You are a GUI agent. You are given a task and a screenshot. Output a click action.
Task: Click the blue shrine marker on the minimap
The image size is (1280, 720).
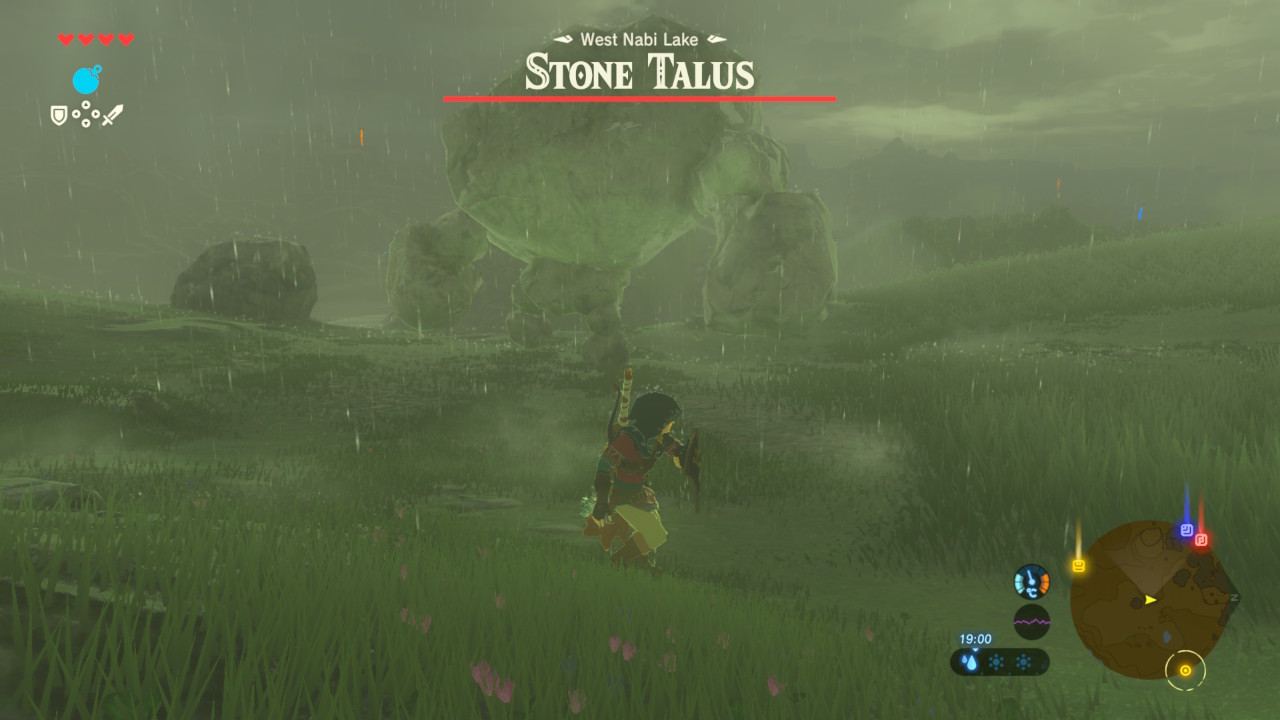coord(1186,530)
